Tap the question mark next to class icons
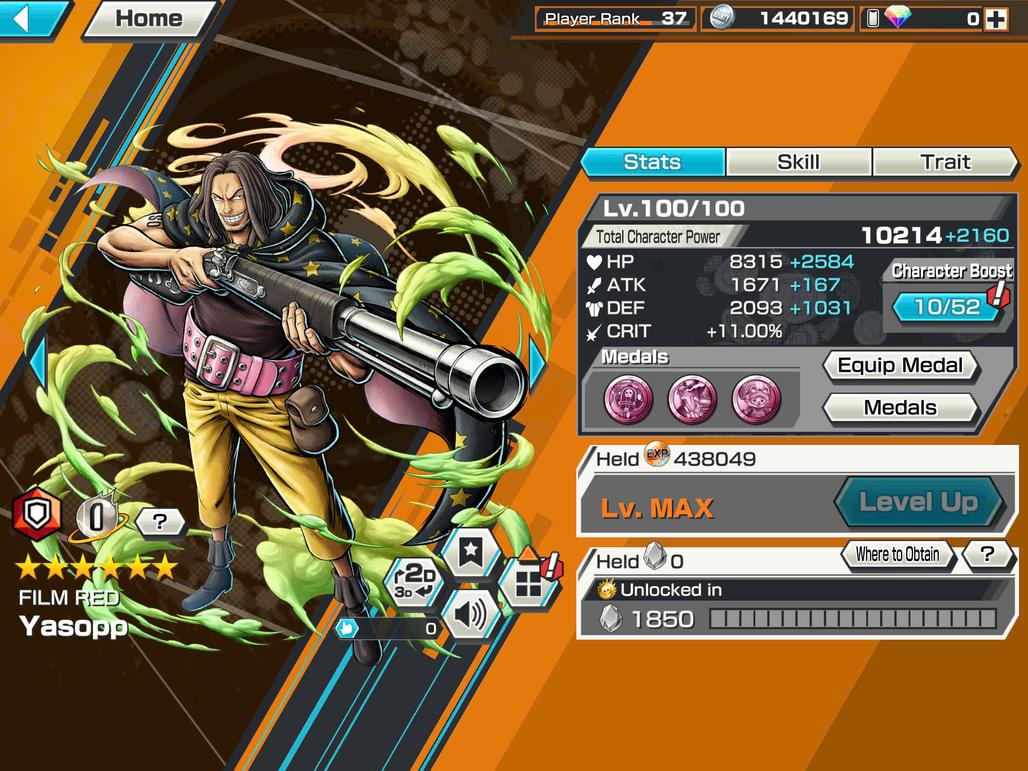 pos(160,520)
